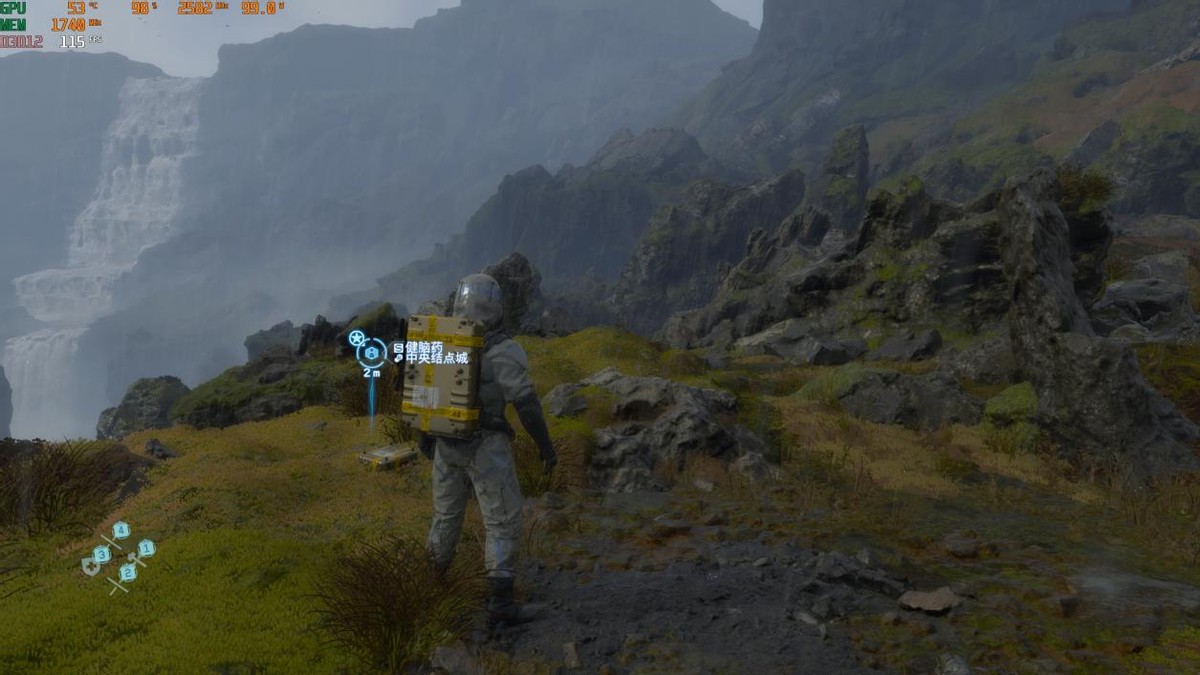Select ground marker number 2
This screenshot has width=1200, height=675.
click(x=128, y=572)
